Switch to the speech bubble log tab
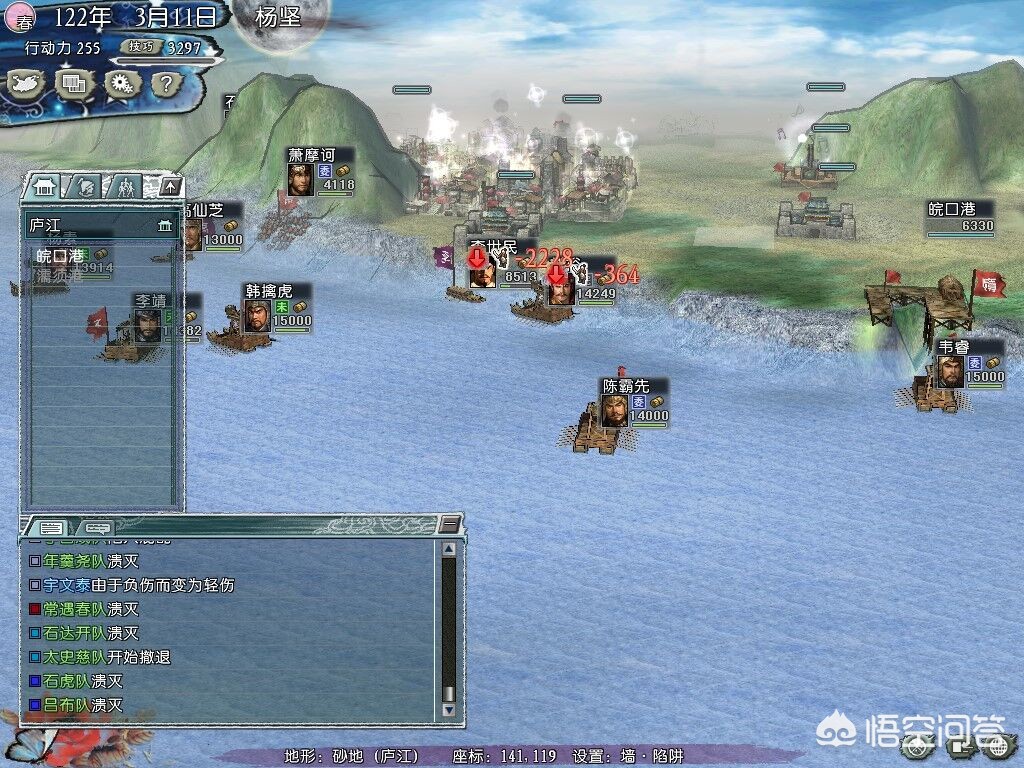Viewport: 1024px width, 768px height. tap(97, 527)
